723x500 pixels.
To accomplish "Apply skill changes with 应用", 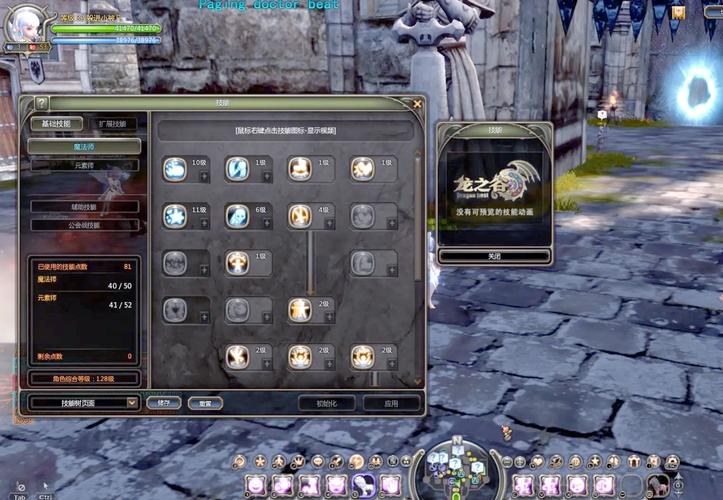I will (391, 403).
